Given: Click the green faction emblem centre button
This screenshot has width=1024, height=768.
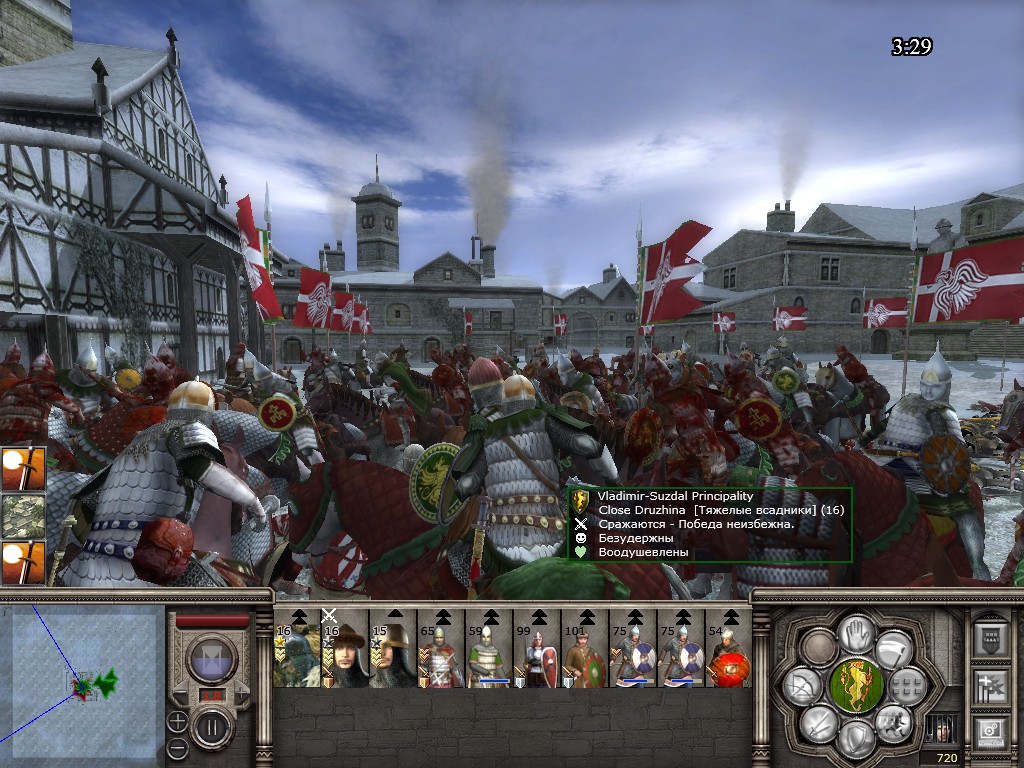Looking at the screenshot, I should click(x=855, y=684).
